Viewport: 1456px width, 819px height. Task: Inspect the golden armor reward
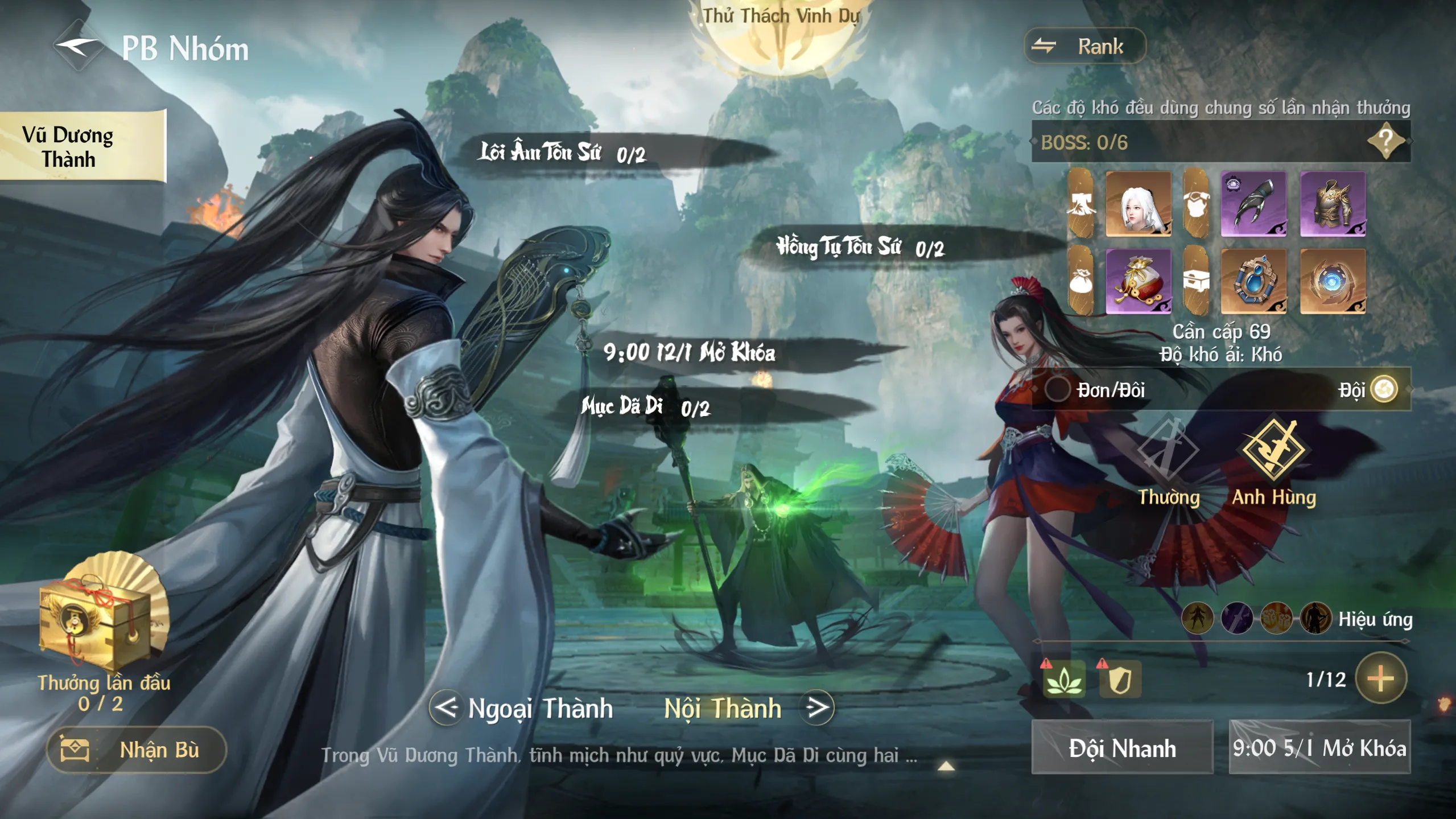[1332, 204]
